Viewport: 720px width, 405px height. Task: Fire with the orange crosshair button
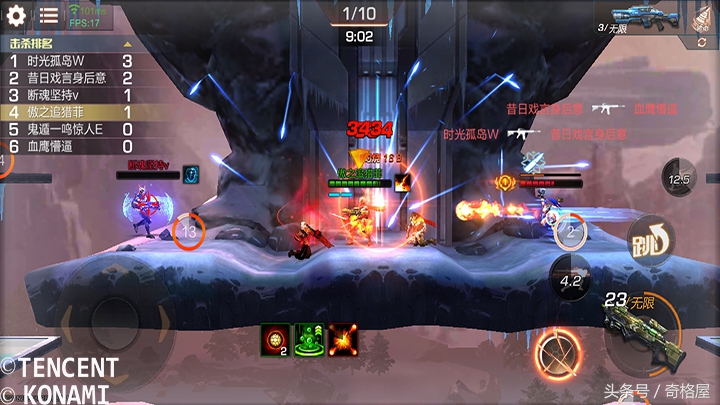(x=556, y=353)
